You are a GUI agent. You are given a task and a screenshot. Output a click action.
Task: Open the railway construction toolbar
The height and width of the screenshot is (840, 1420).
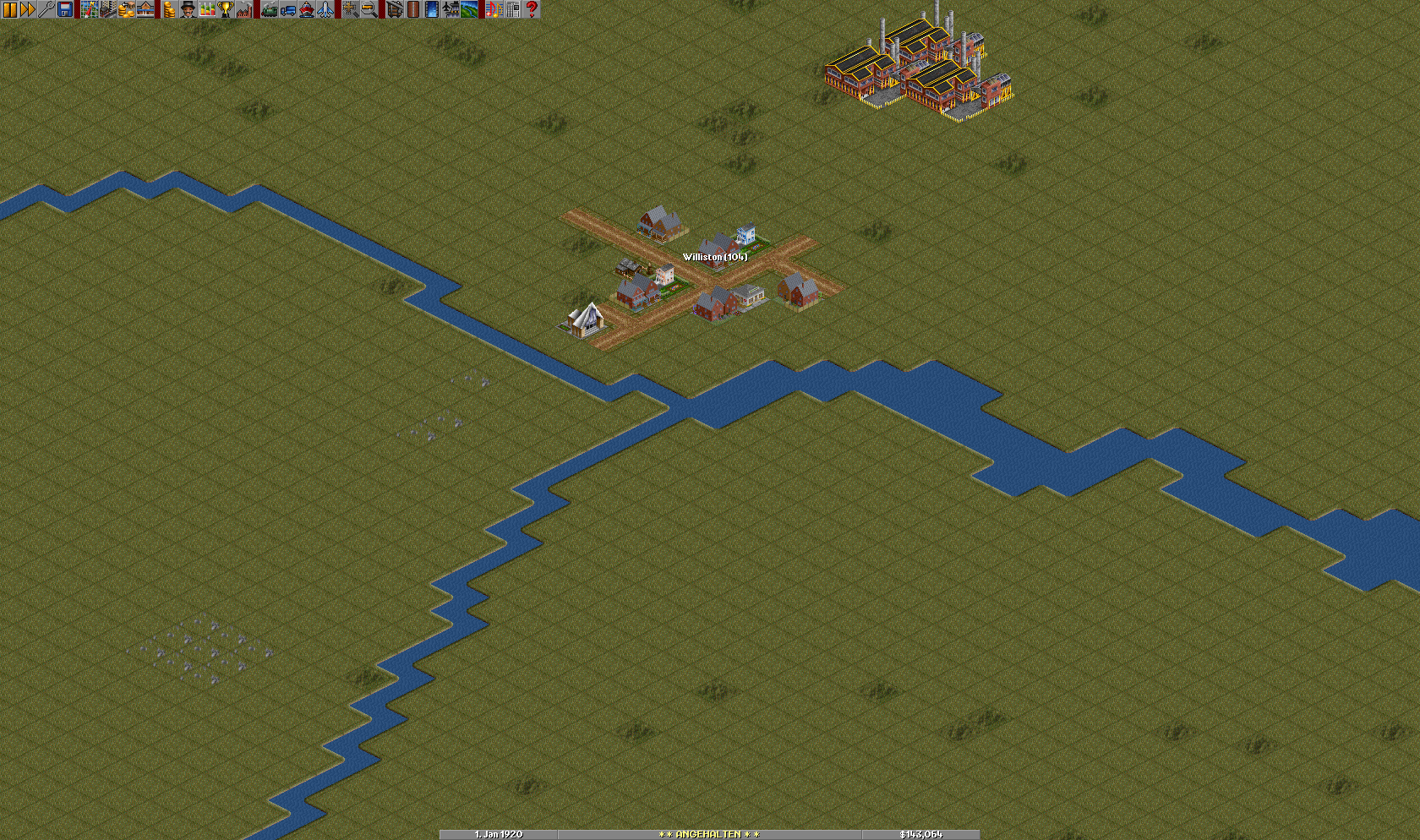pyautogui.click(x=394, y=9)
